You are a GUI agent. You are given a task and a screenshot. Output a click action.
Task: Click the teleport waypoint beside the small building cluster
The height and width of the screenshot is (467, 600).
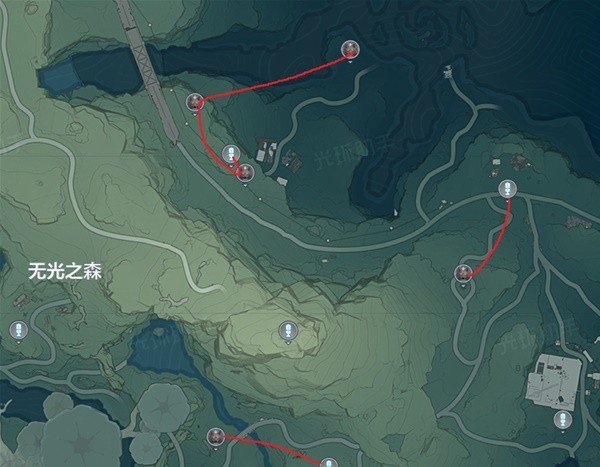click(x=231, y=154)
